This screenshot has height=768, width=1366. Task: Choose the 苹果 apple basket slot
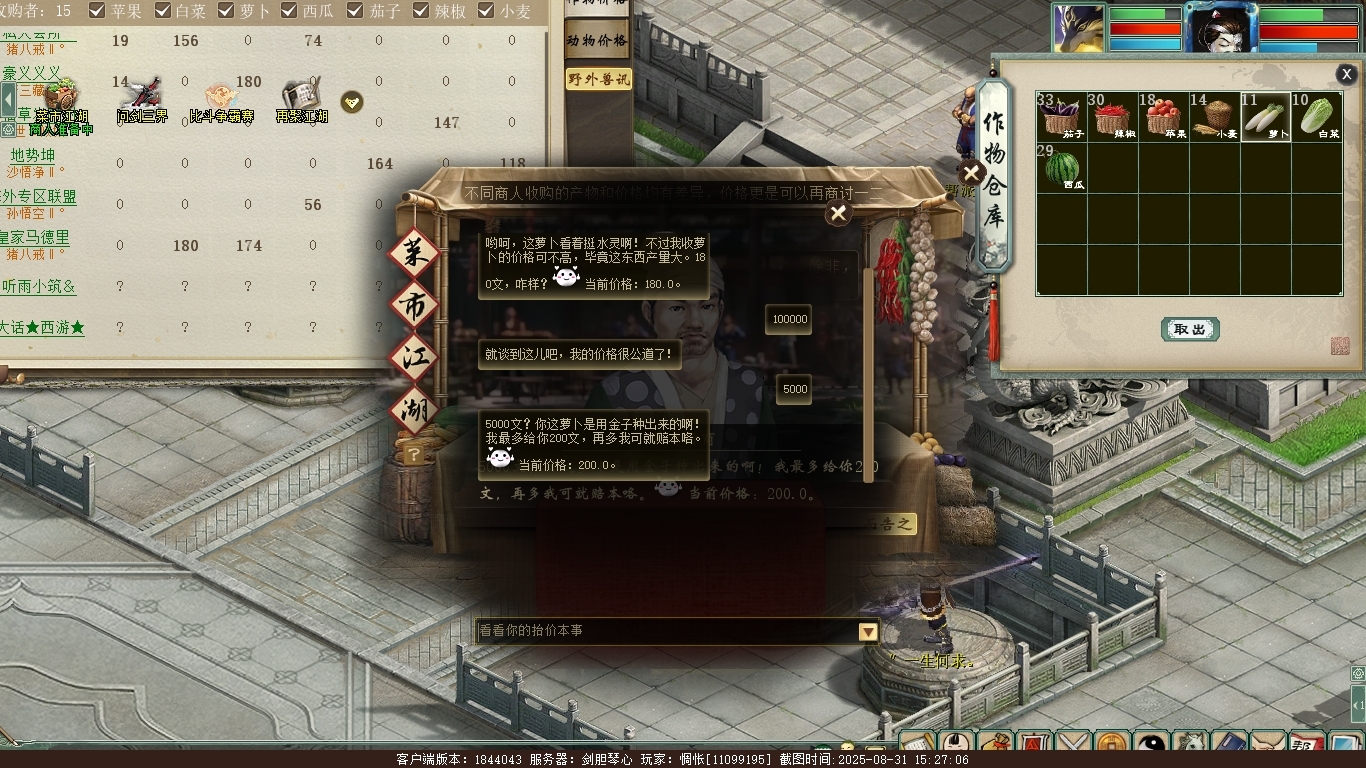point(1163,117)
